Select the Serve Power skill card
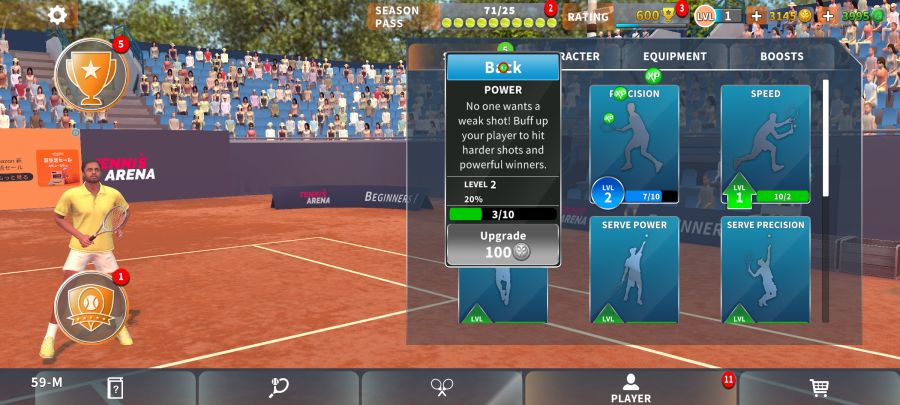Image resolution: width=900 pixels, height=405 pixels. (x=634, y=270)
